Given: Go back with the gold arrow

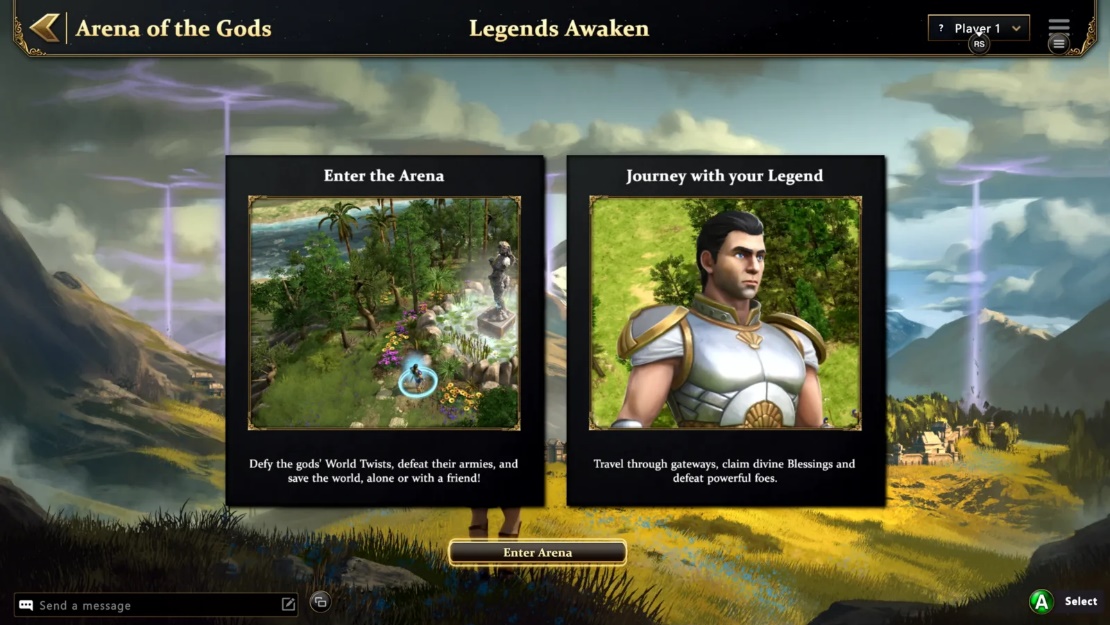Looking at the screenshot, I should click(x=44, y=28).
